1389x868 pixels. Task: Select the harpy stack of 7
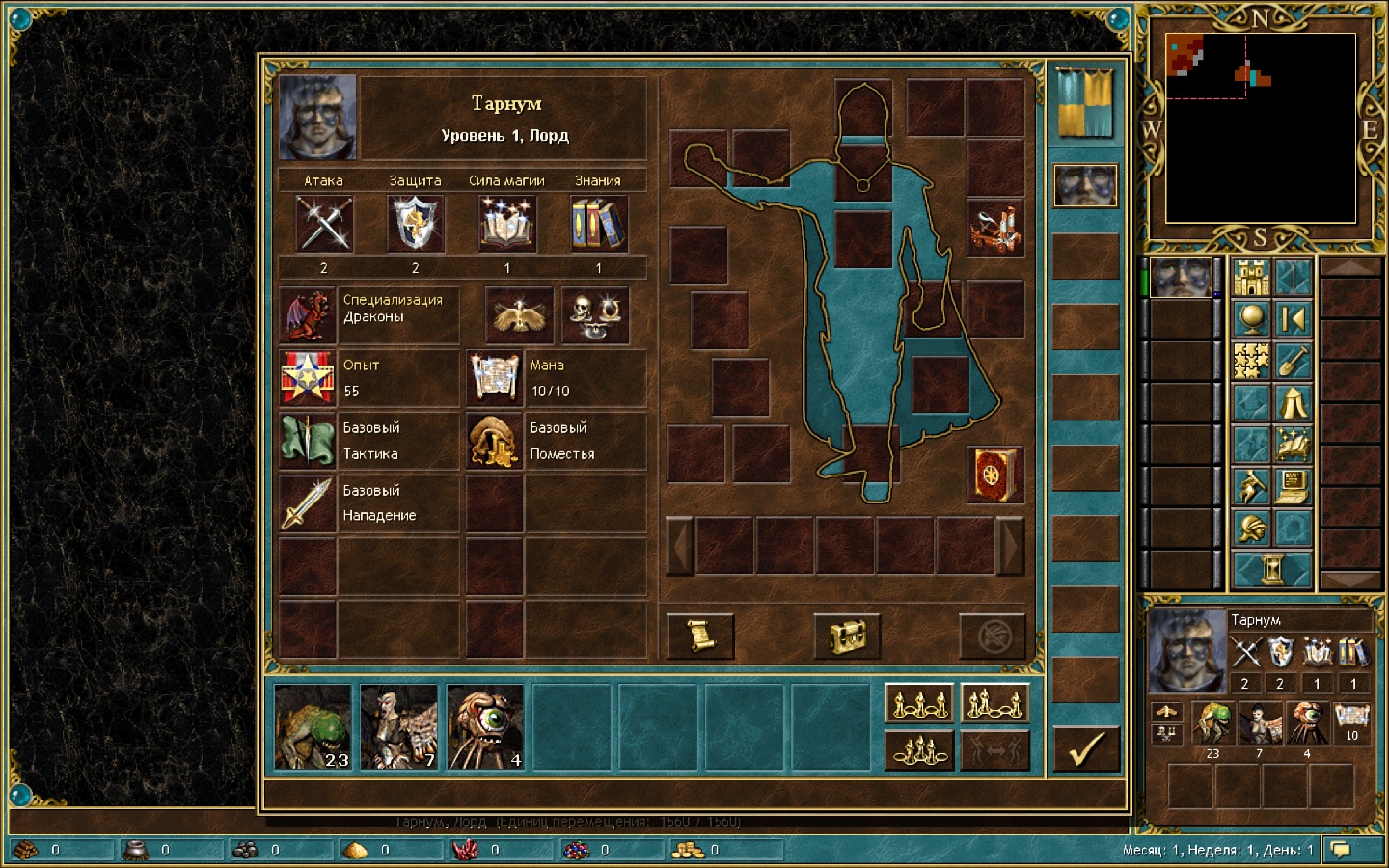point(398,727)
